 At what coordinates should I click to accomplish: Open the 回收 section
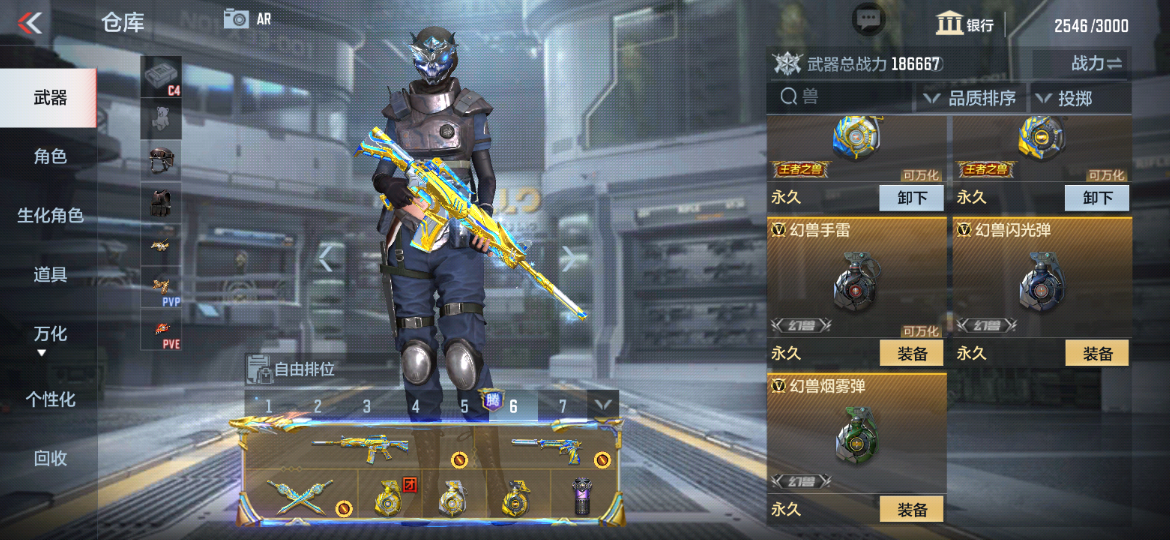49,458
